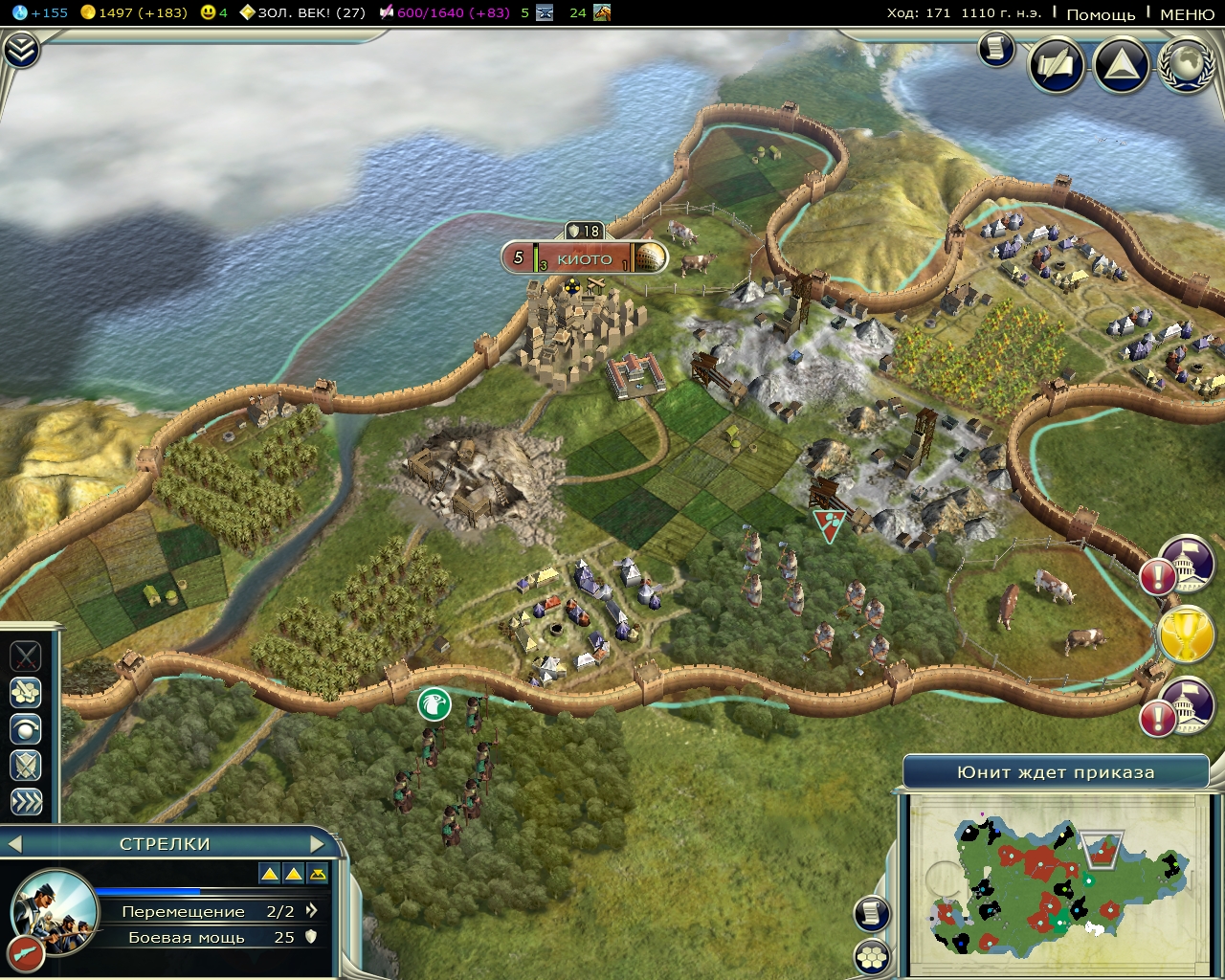Select the crossed-swords Attack action
The height and width of the screenshot is (980, 1225).
[x=26, y=657]
